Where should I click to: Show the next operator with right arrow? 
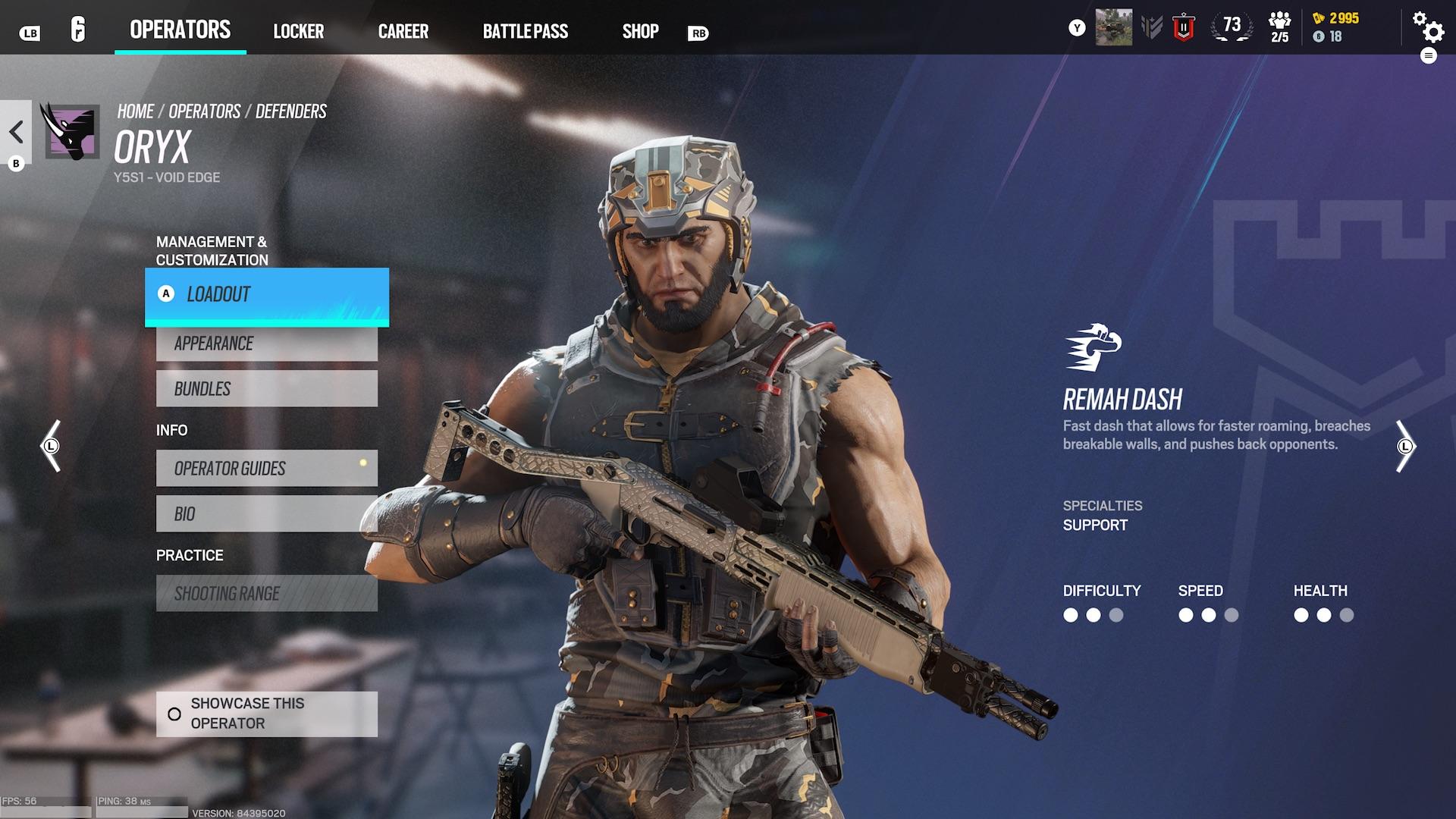pyautogui.click(x=1405, y=446)
